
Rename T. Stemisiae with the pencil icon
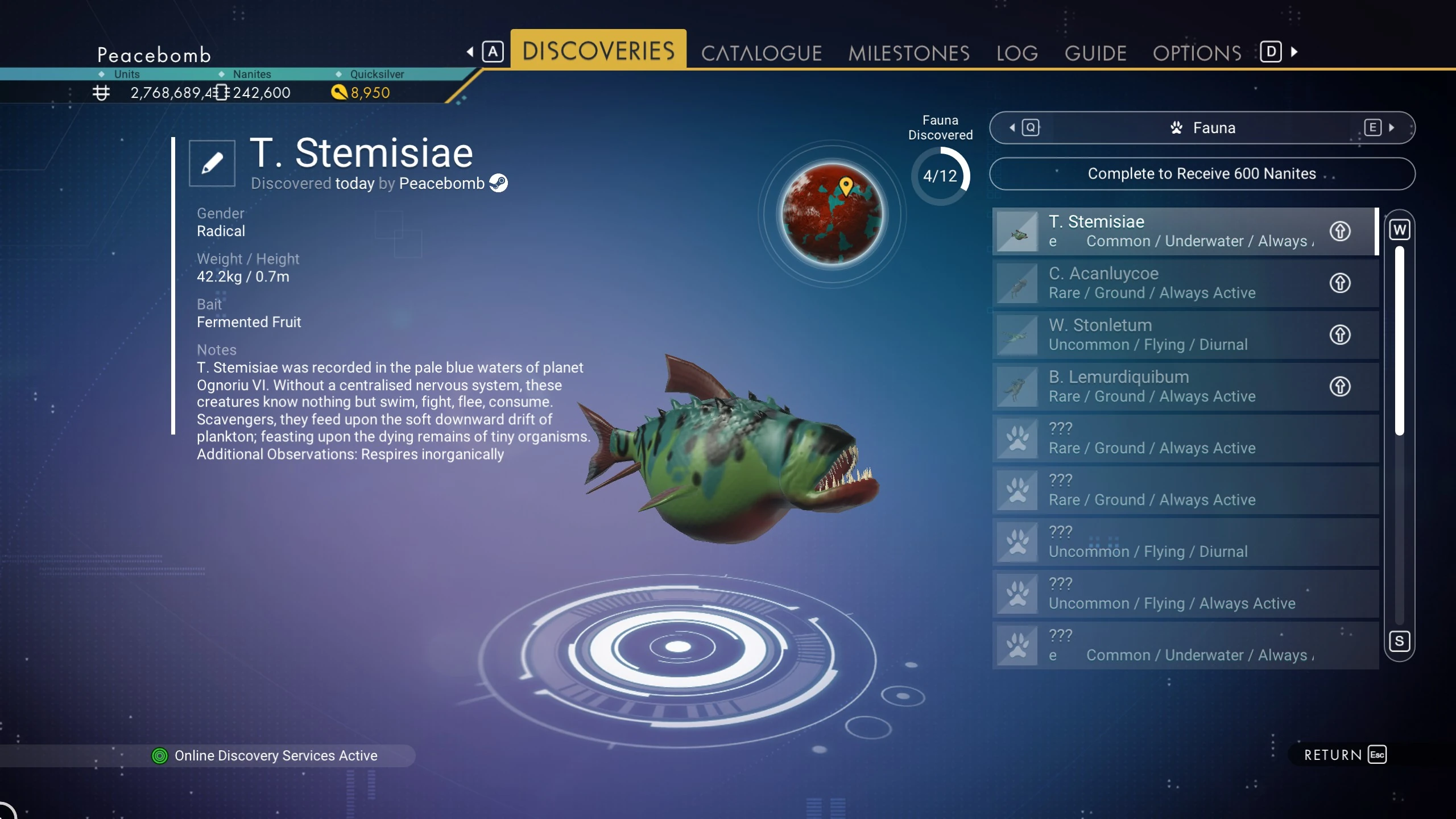[x=212, y=163]
